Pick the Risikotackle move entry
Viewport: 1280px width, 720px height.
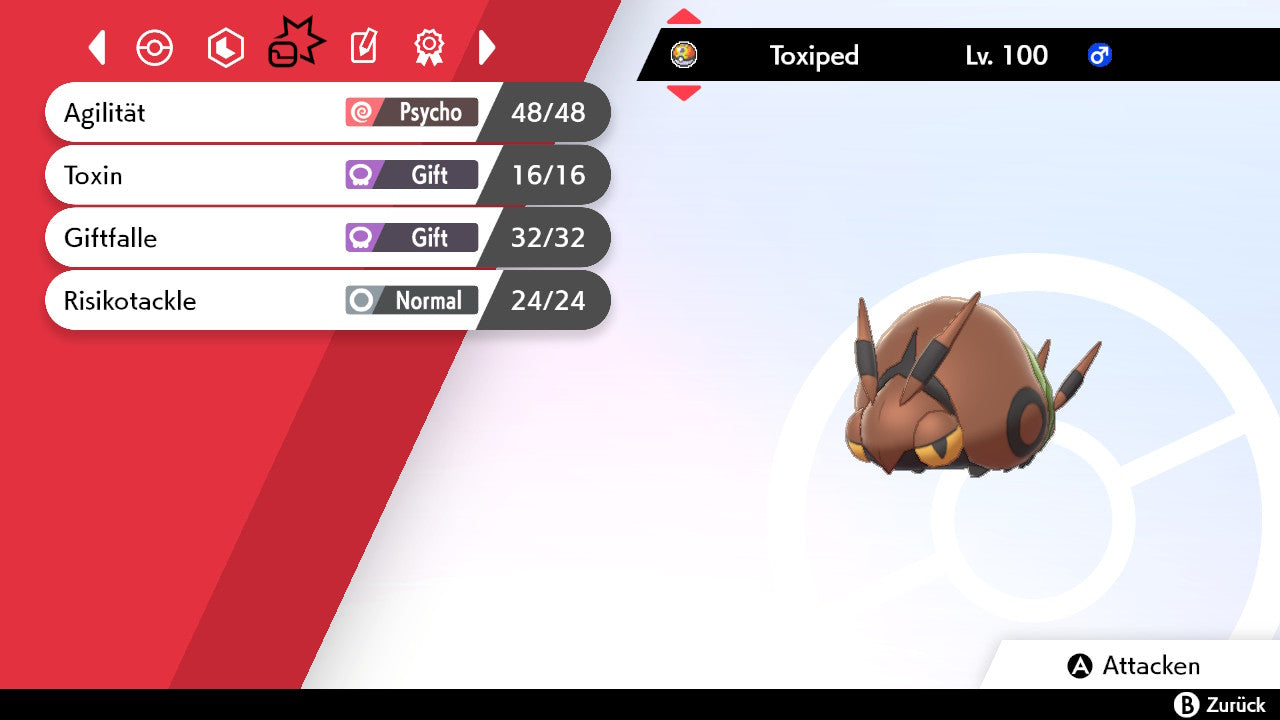[x=325, y=301]
